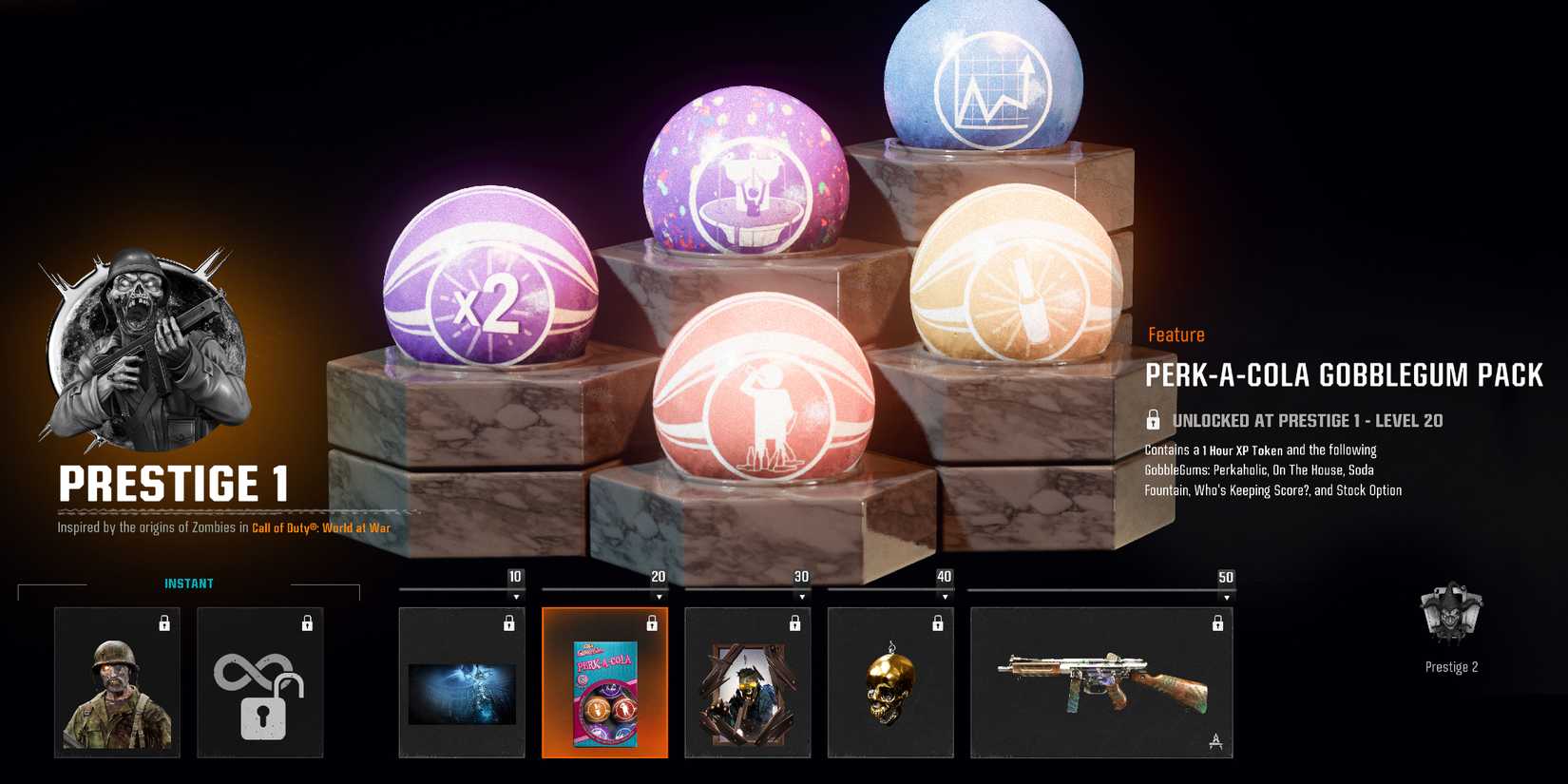Choose the level 10 blue calling card reward
This screenshot has width=1568, height=784.
click(462, 682)
